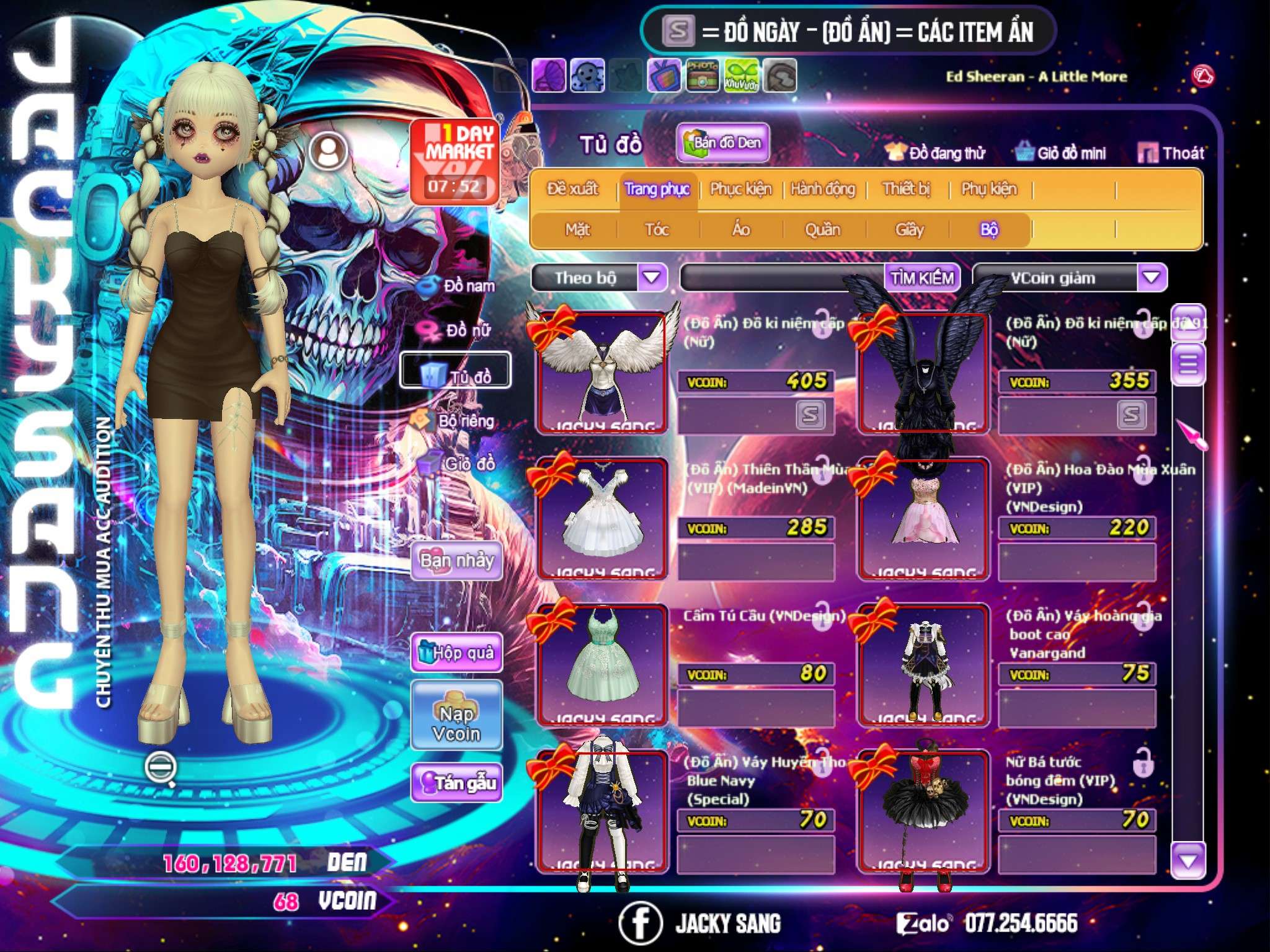1270x952 pixels.
Task: Open the 1 Day Market banner
Action: [x=455, y=161]
